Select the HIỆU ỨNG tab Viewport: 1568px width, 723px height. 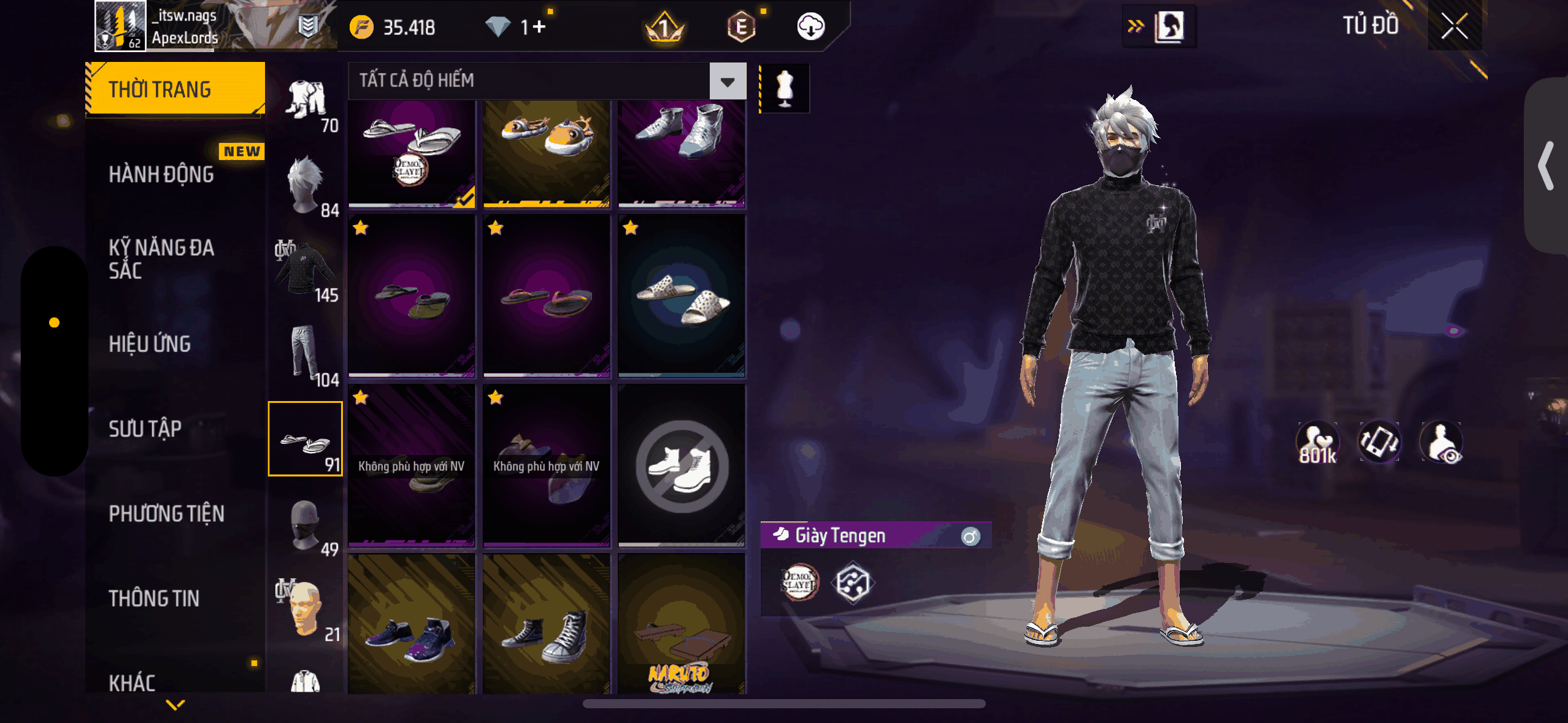[x=150, y=344]
